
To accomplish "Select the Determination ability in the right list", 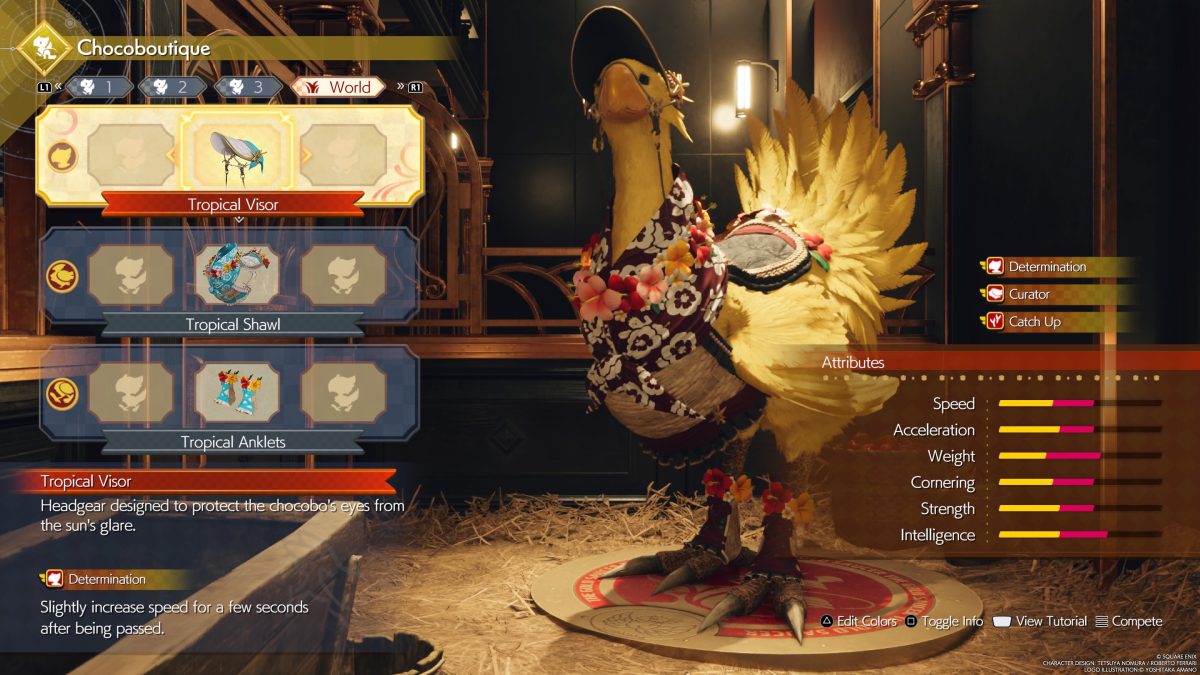I will click(x=1046, y=267).
